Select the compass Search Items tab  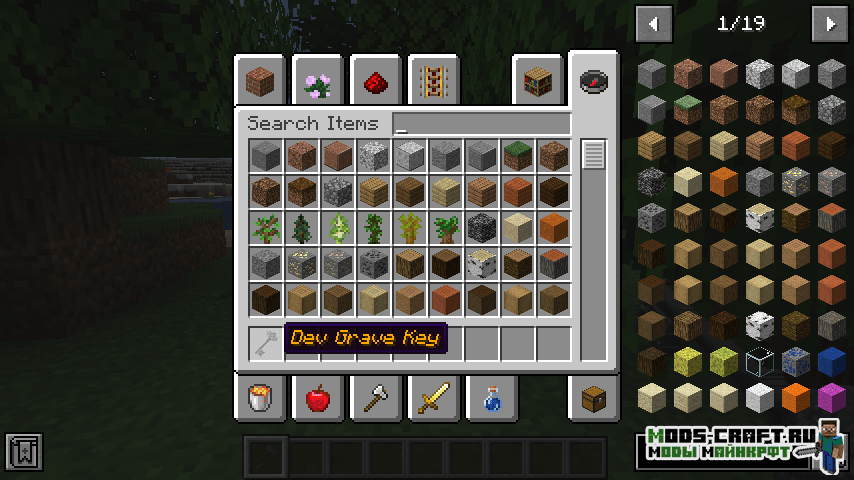click(x=594, y=81)
